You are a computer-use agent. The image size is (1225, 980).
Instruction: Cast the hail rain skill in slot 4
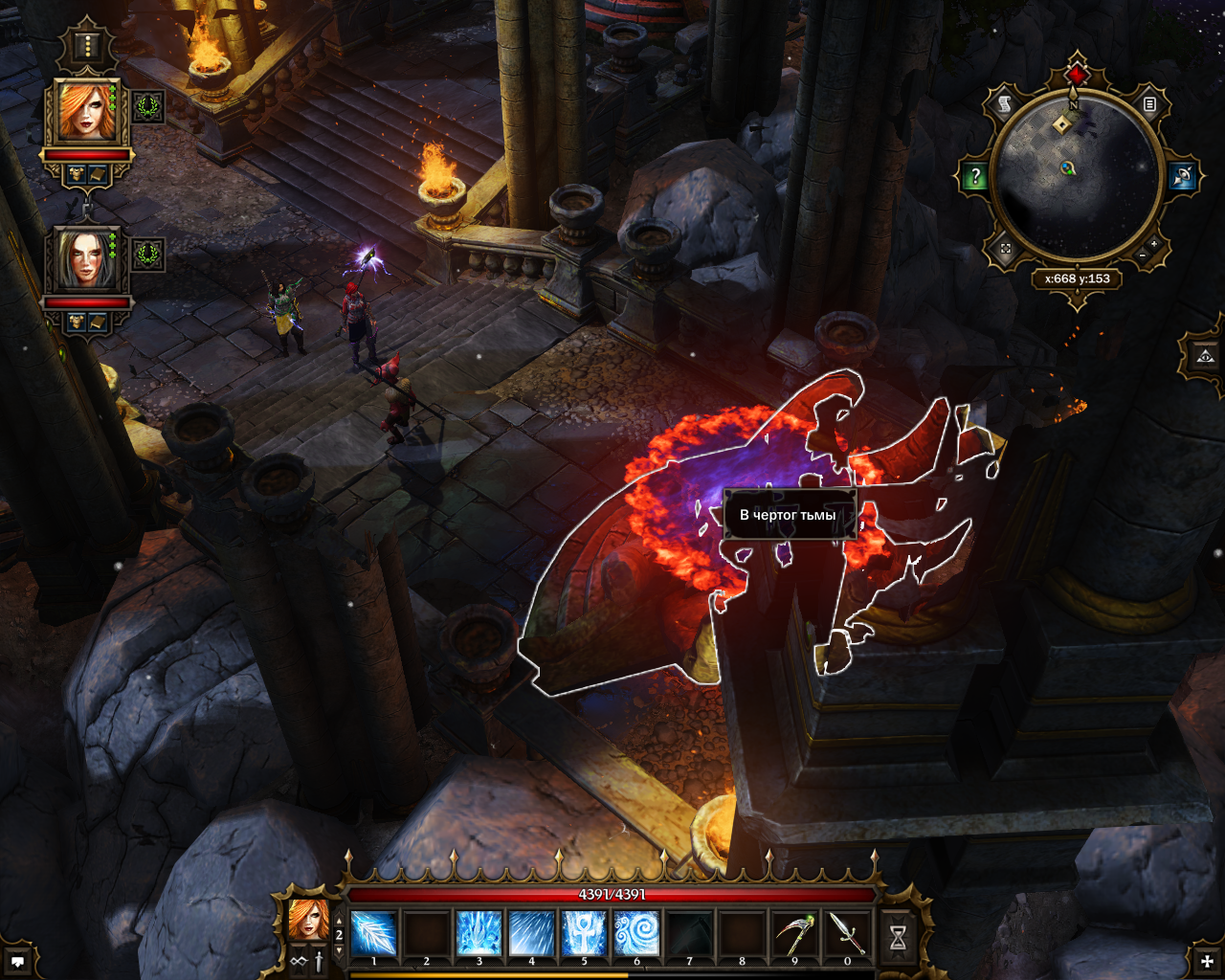[531, 932]
